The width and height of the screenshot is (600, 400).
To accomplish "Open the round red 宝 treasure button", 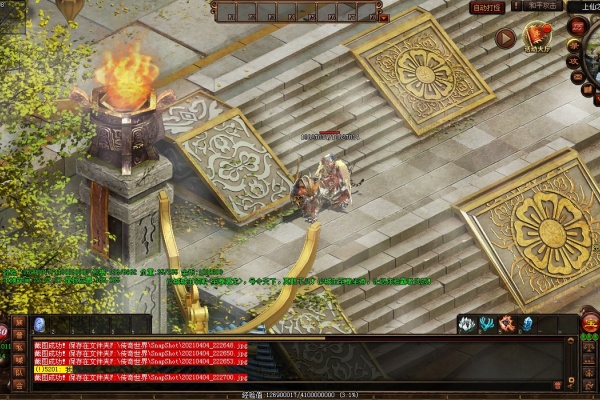I will coord(589,322).
